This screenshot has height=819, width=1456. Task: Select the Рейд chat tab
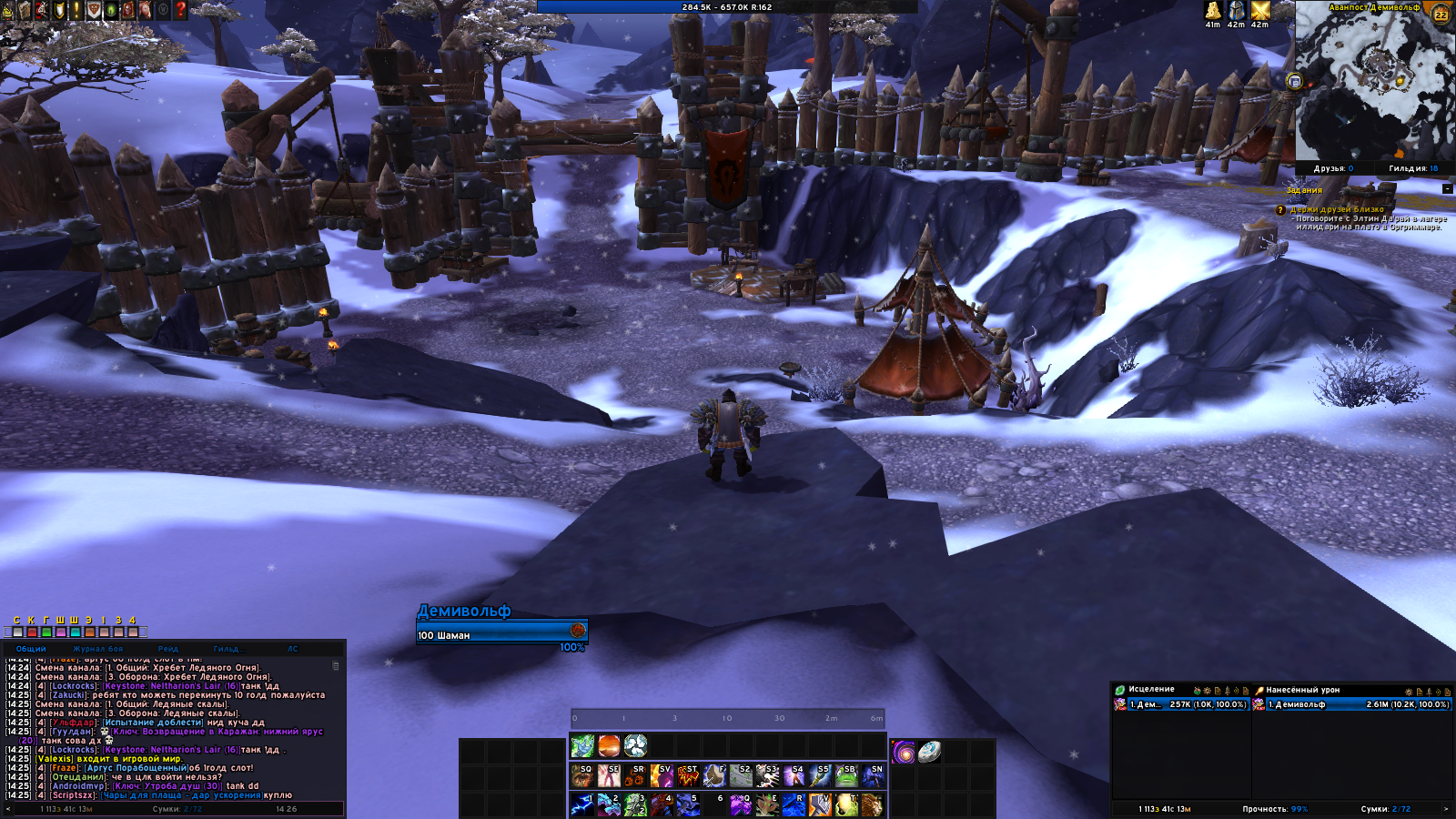[168, 649]
